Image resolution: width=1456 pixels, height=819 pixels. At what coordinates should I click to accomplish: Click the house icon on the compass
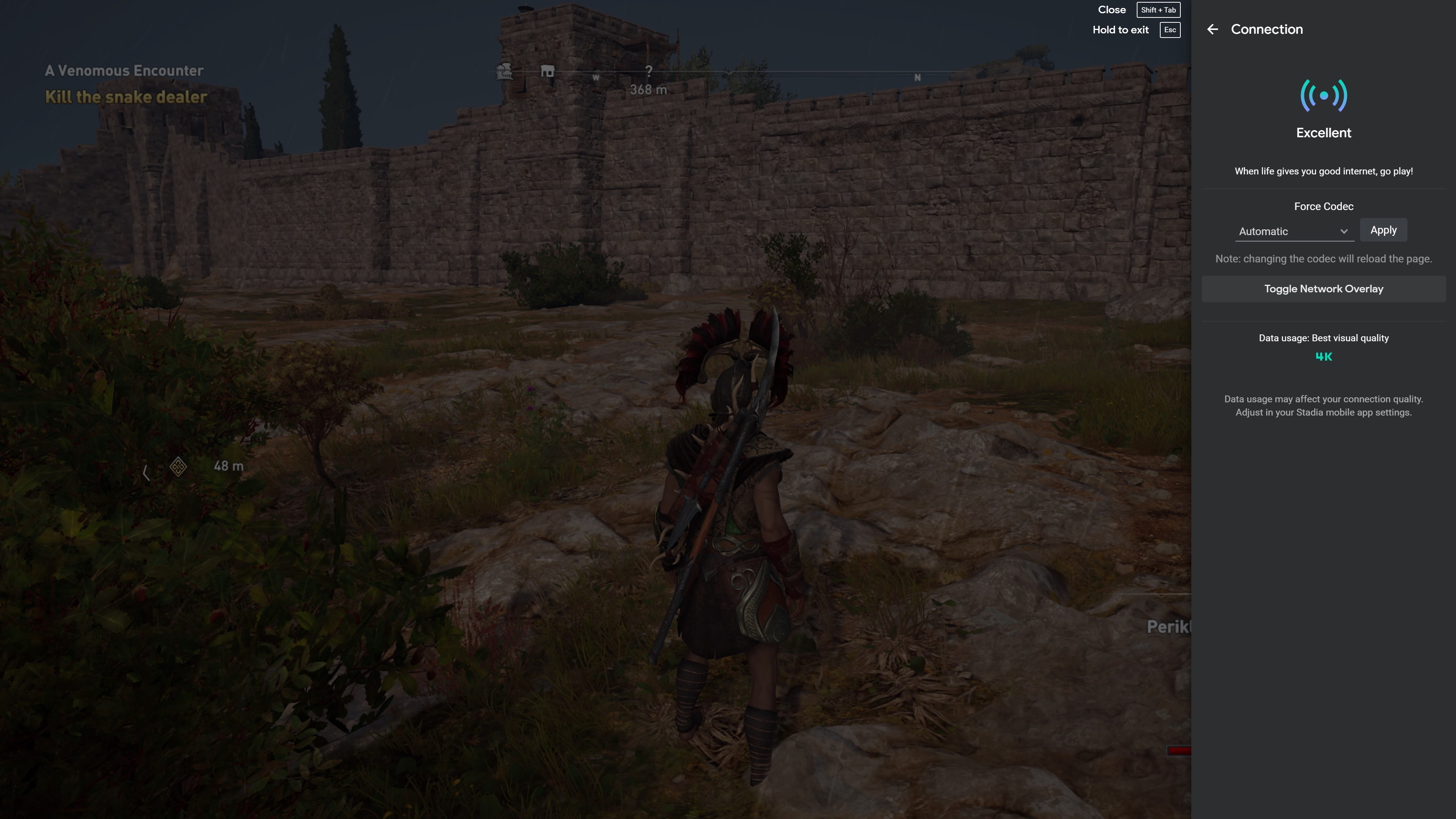tap(547, 72)
